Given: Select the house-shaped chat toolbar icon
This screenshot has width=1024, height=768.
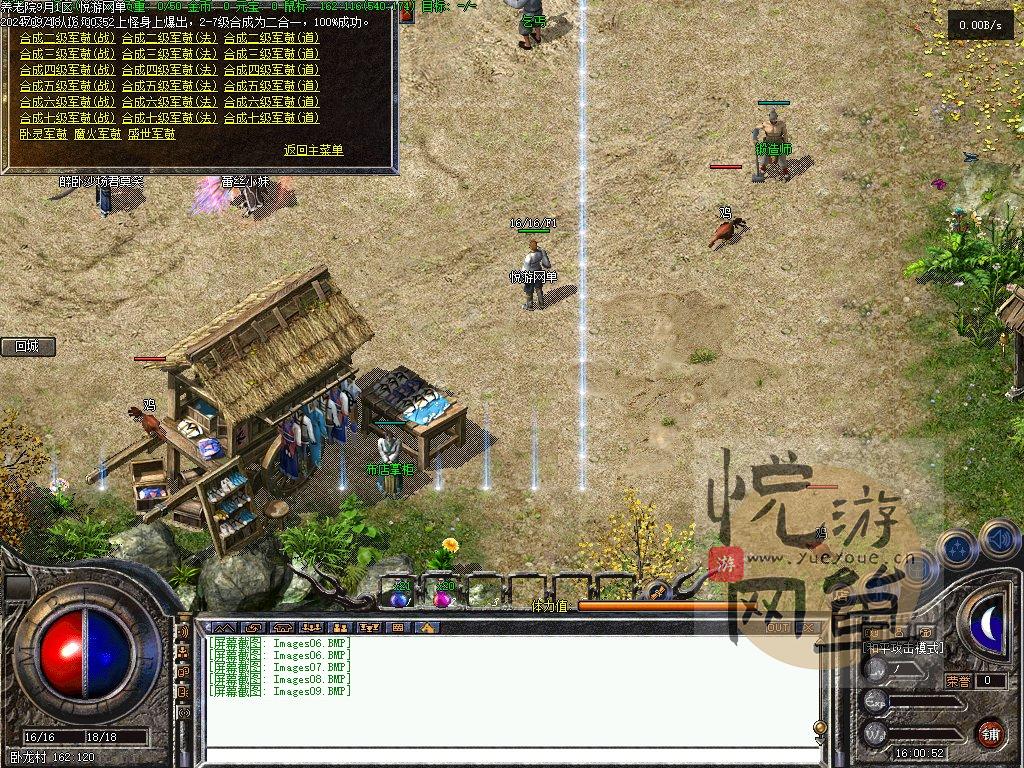Looking at the screenshot, I should pyautogui.click(x=427, y=628).
